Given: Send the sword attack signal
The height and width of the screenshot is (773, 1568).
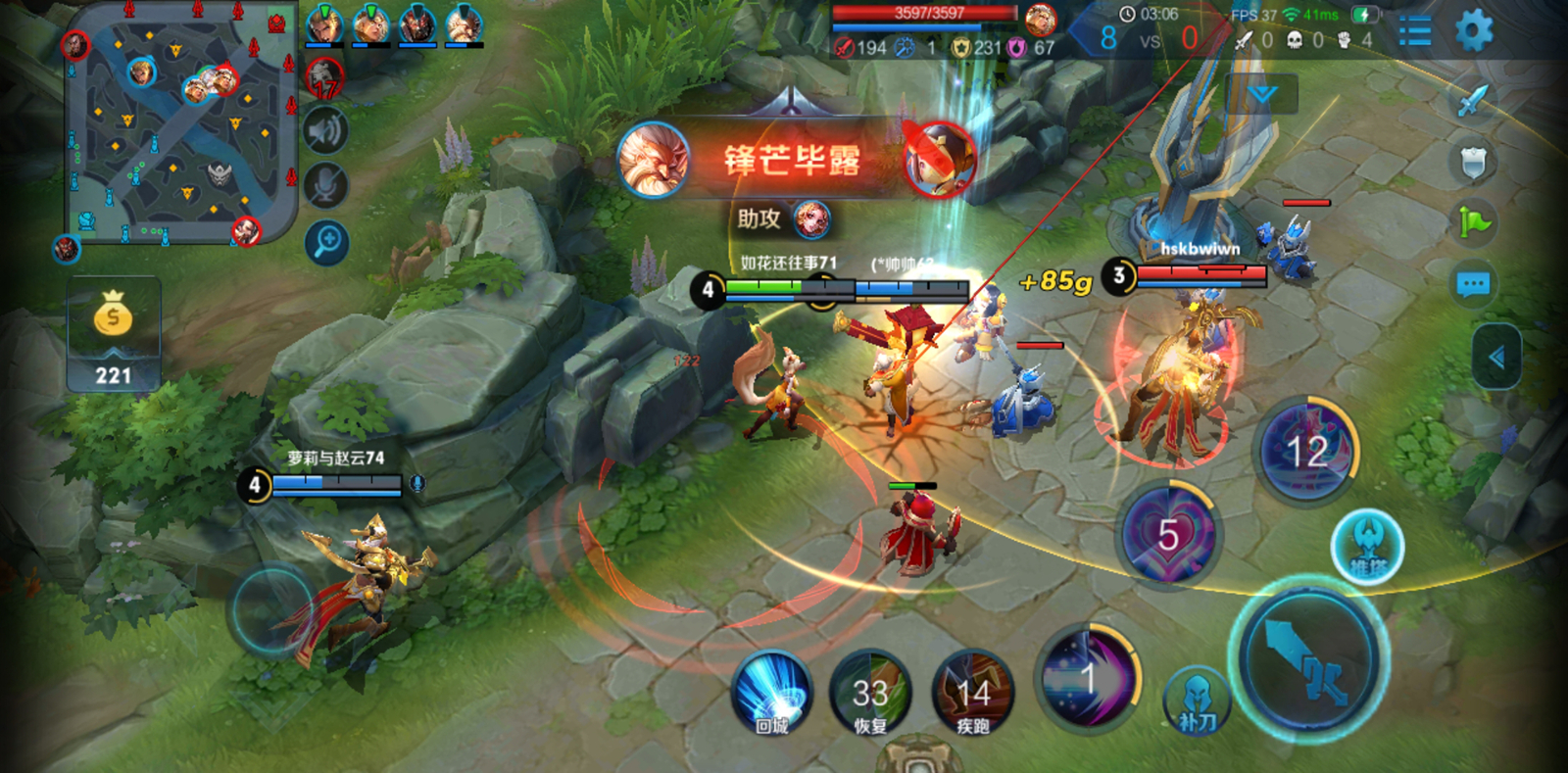Looking at the screenshot, I should 1472,101.
